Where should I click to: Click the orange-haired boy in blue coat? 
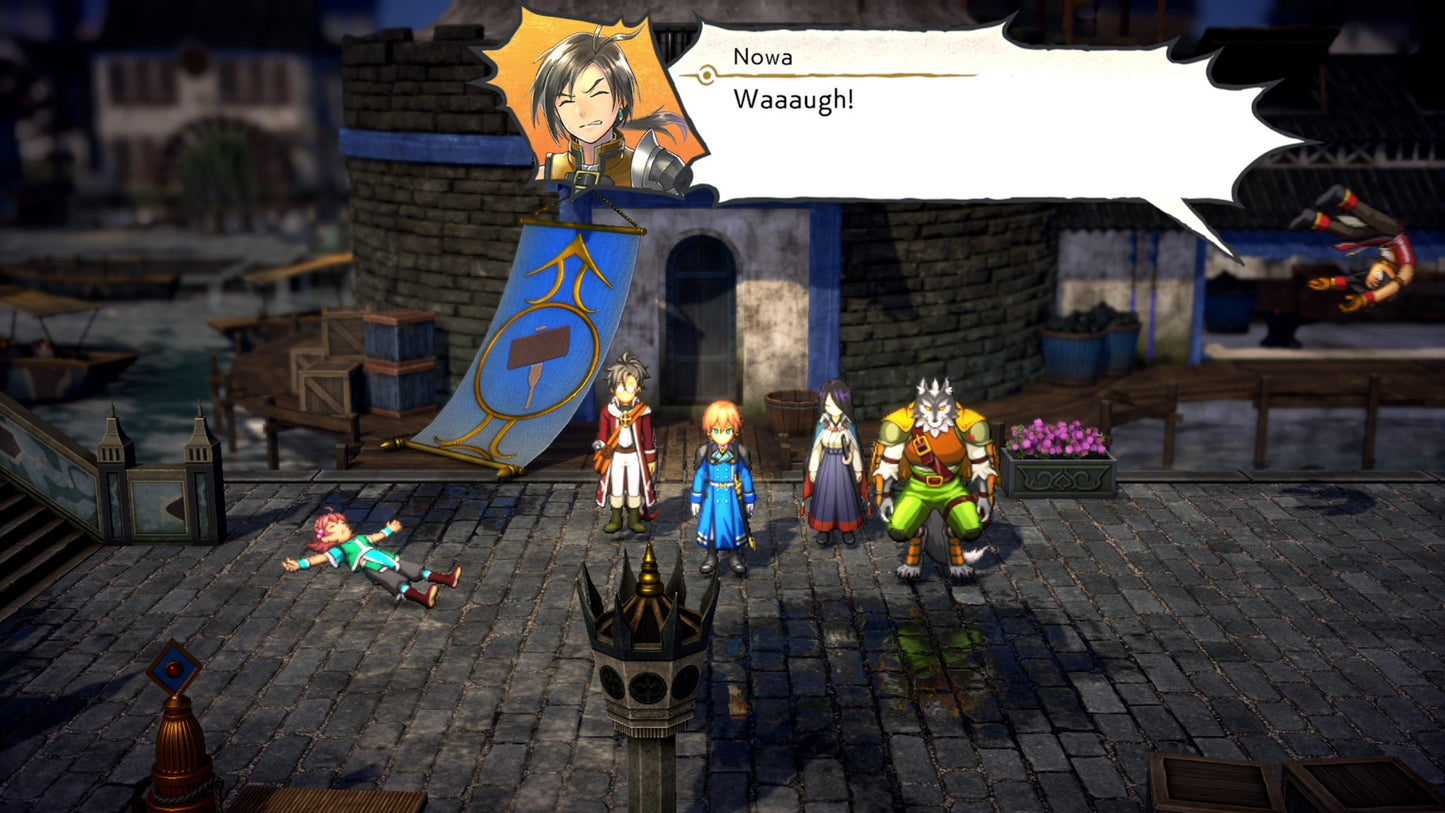[722, 470]
